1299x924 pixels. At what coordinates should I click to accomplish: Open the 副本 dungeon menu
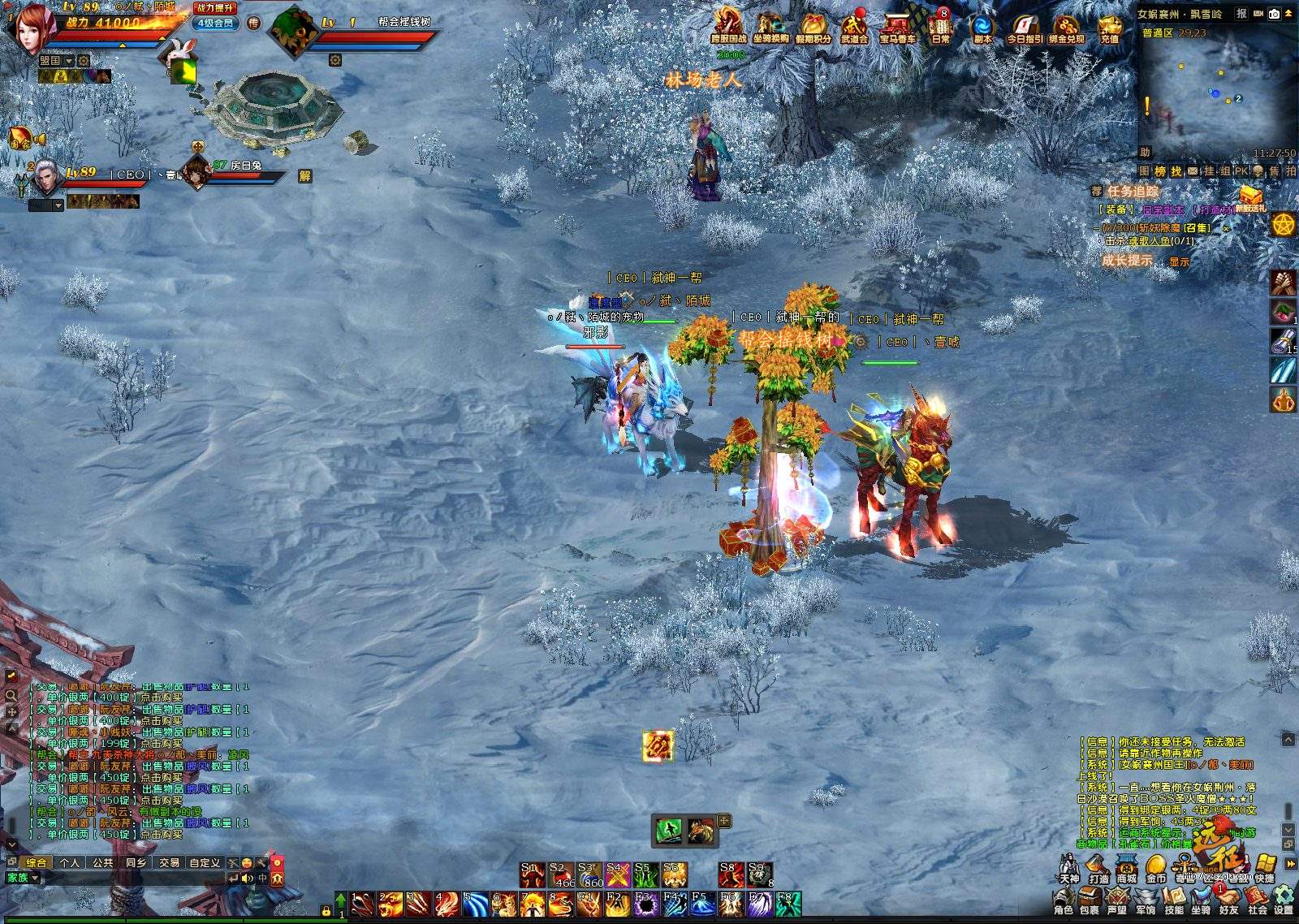click(x=982, y=27)
